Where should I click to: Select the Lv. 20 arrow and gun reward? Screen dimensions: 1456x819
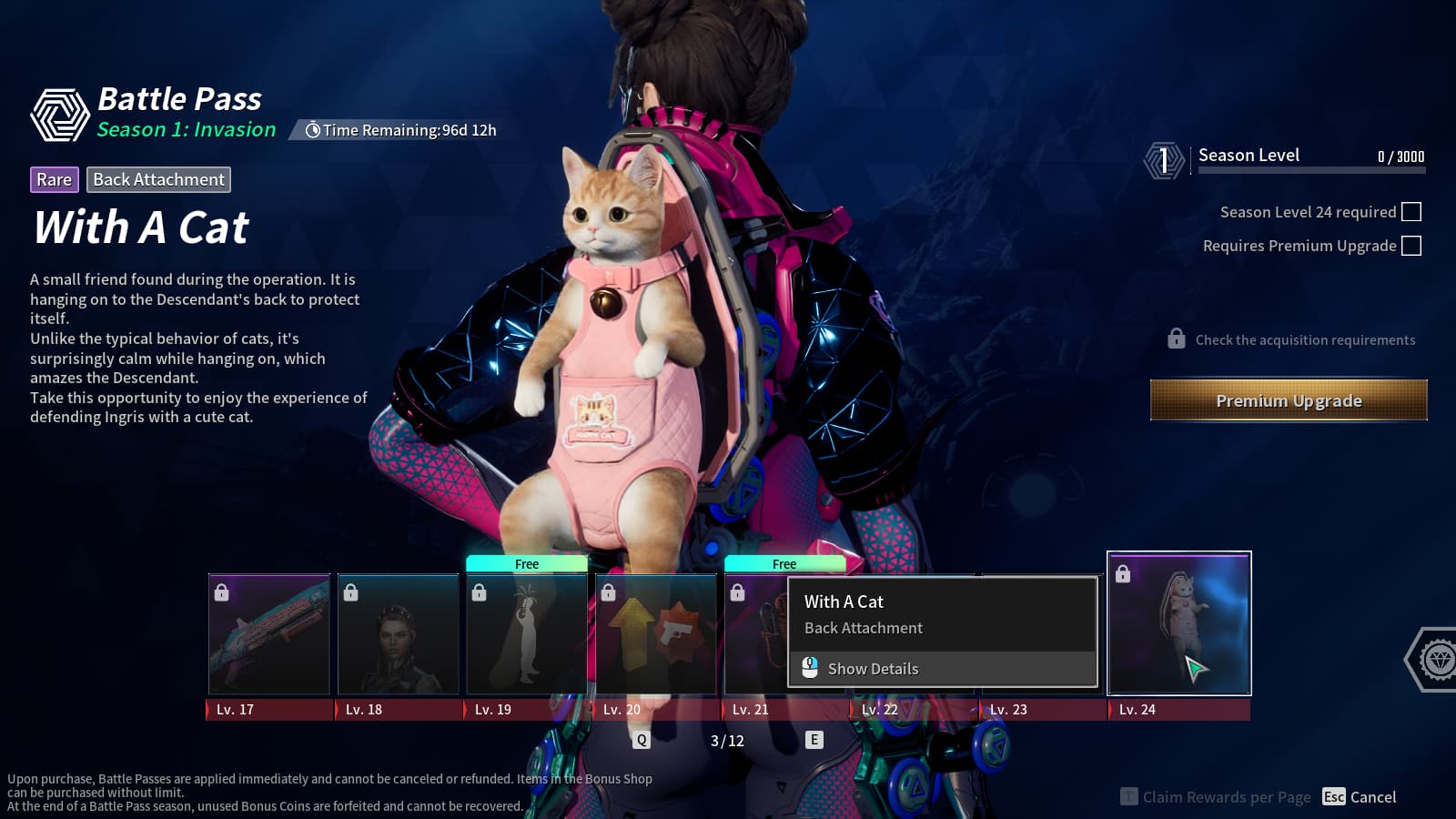656,634
